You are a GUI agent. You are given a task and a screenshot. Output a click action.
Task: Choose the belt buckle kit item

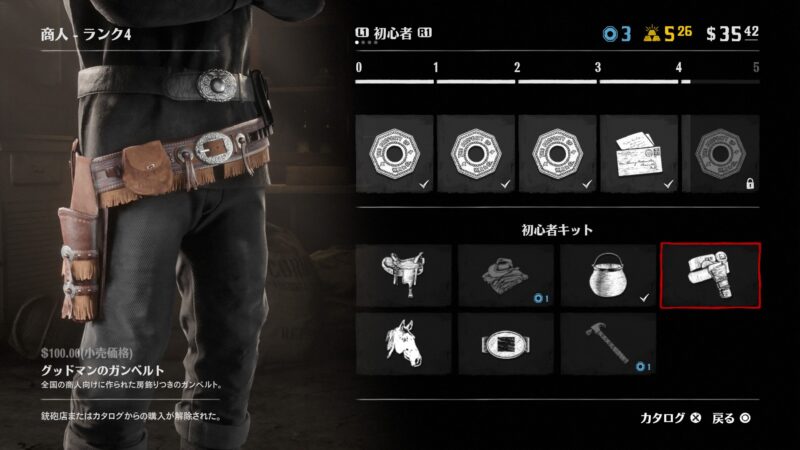point(505,345)
